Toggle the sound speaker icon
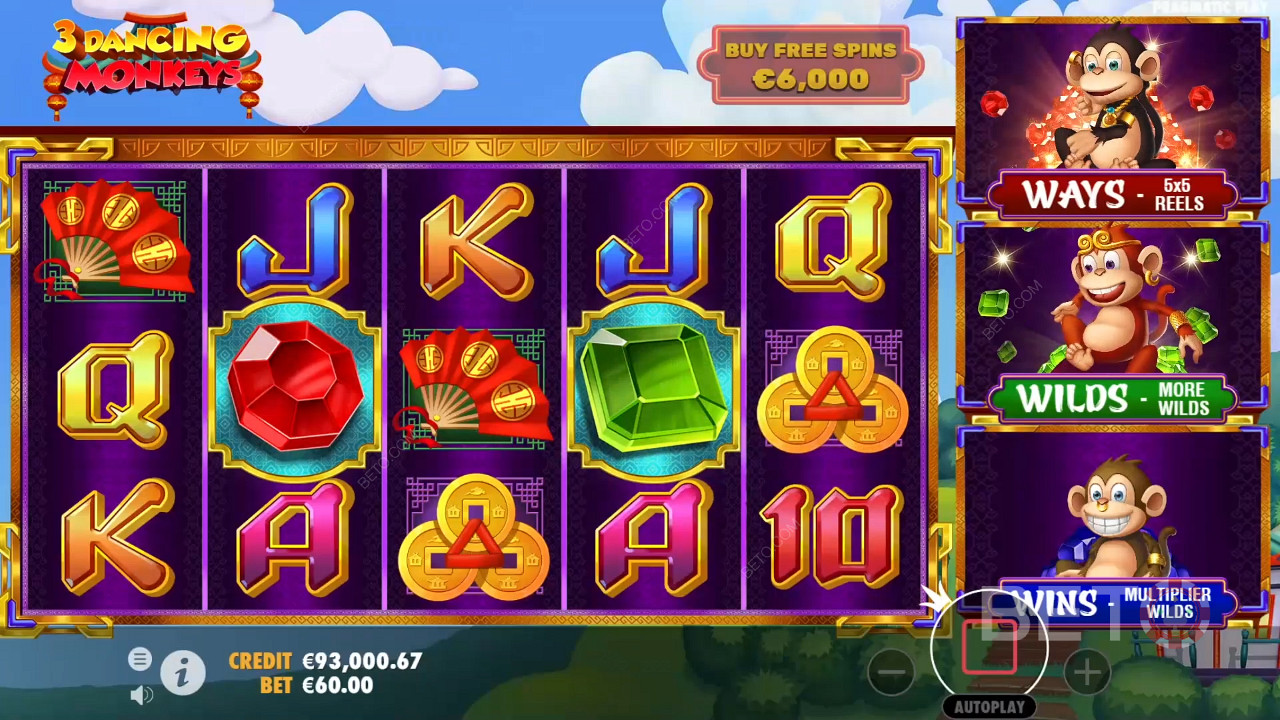 point(141,694)
